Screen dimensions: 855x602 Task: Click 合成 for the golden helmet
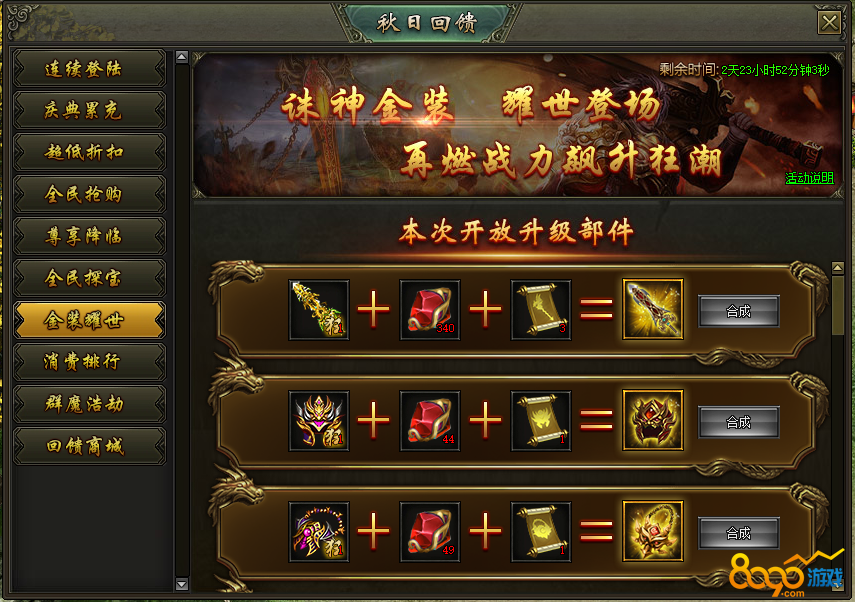(x=738, y=422)
